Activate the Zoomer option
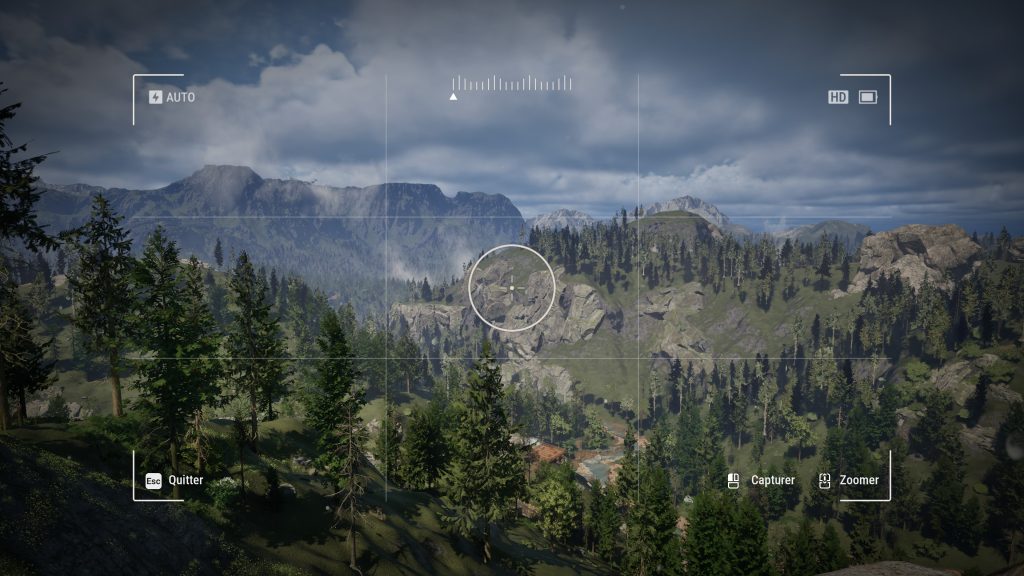The height and width of the screenshot is (576, 1024). [849, 480]
